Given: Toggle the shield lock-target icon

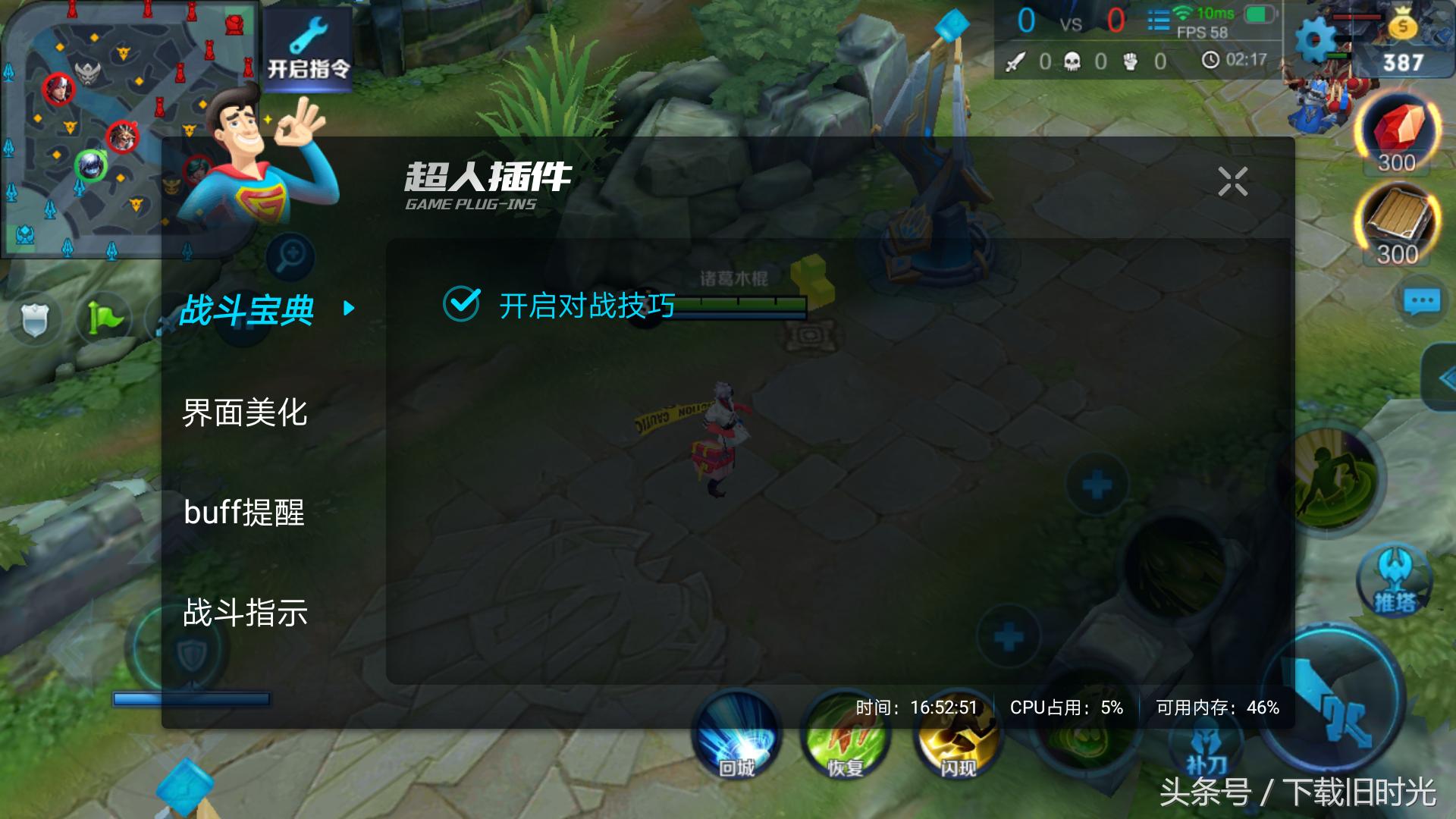Looking at the screenshot, I should (x=36, y=318).
